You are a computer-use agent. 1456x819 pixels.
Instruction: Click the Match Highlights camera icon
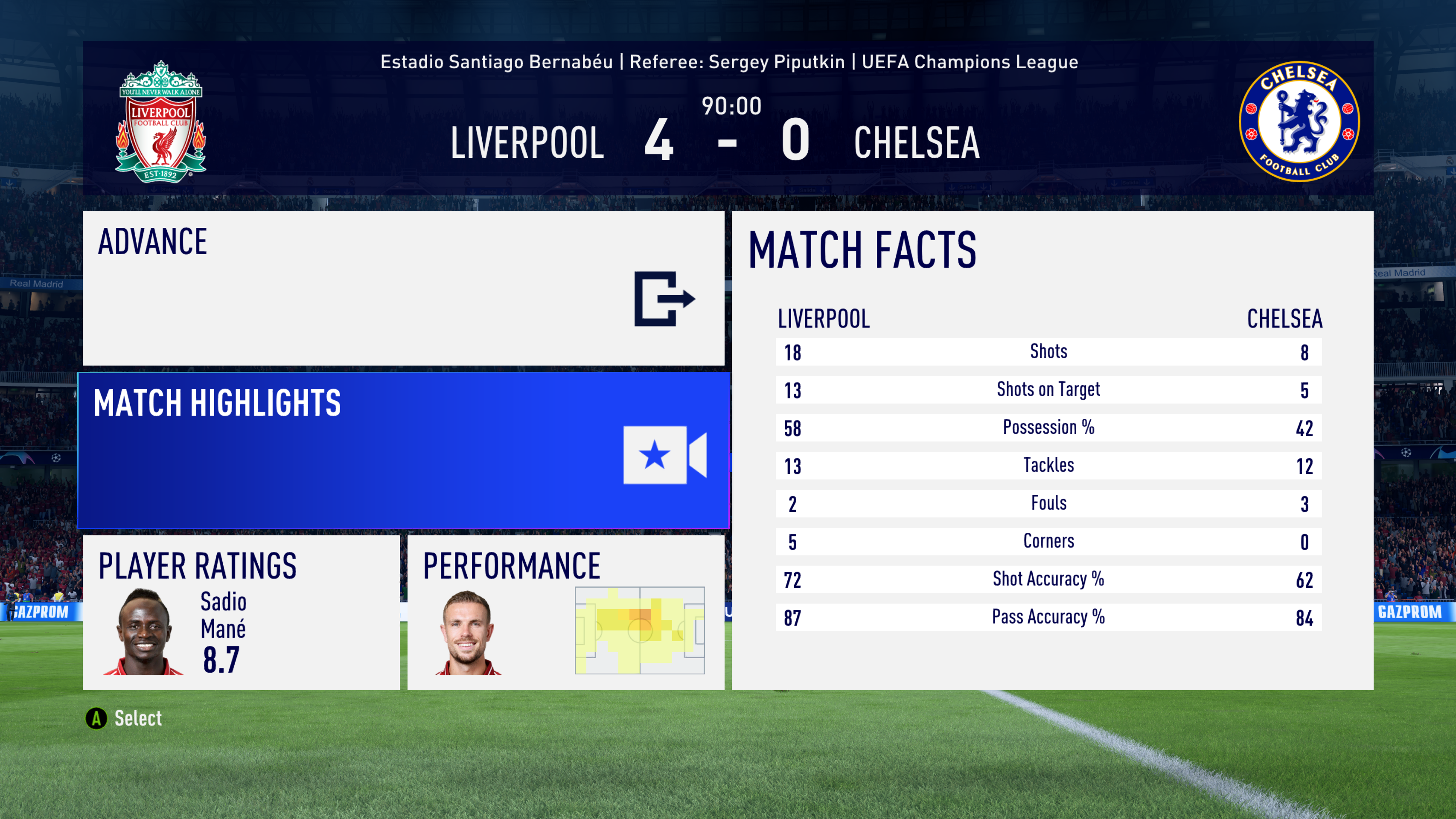point(664,458)
